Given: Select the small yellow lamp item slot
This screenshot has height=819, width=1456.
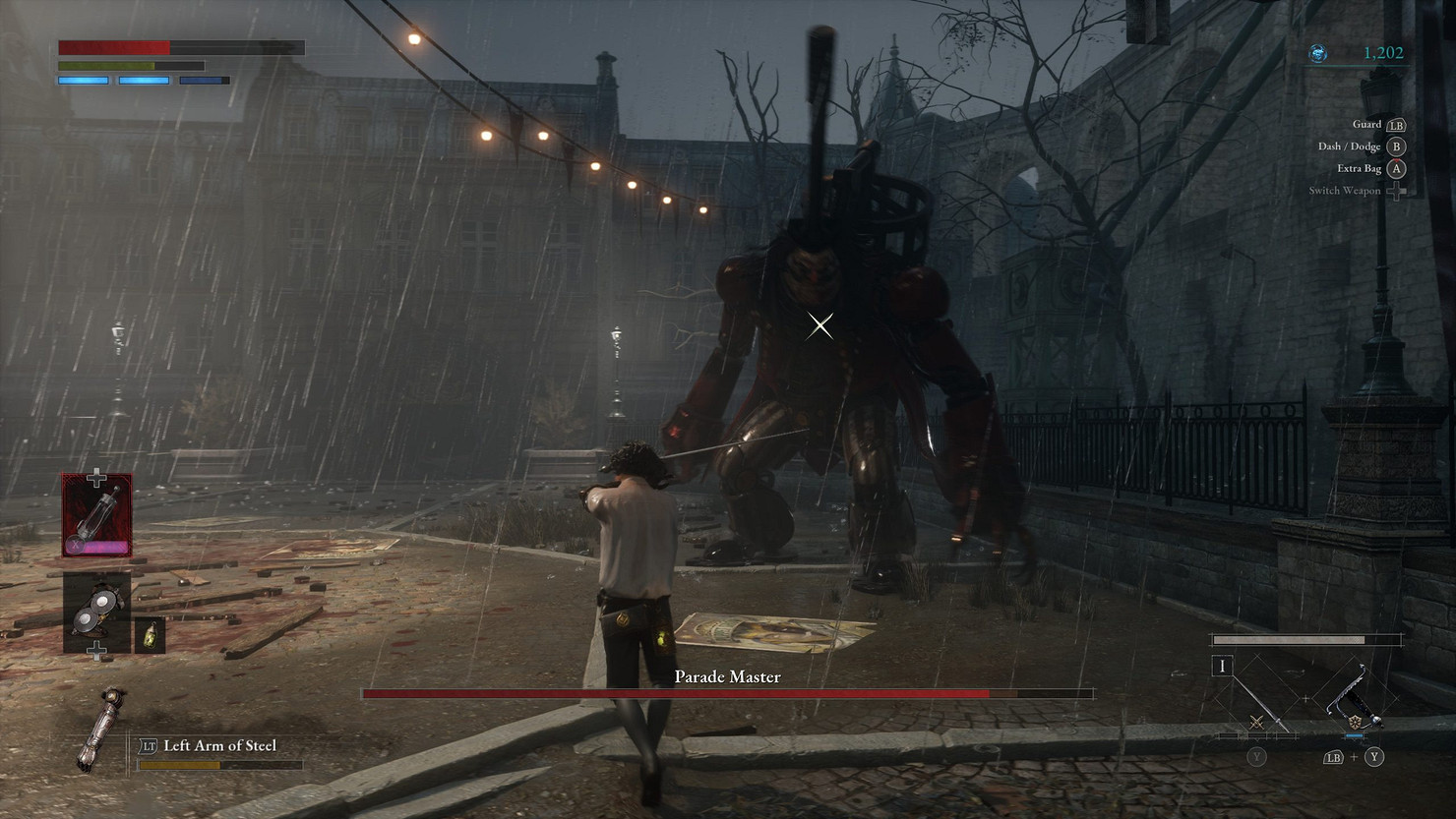Looking at the screenshot, I should pyautogui.click(x=150, y=635).
